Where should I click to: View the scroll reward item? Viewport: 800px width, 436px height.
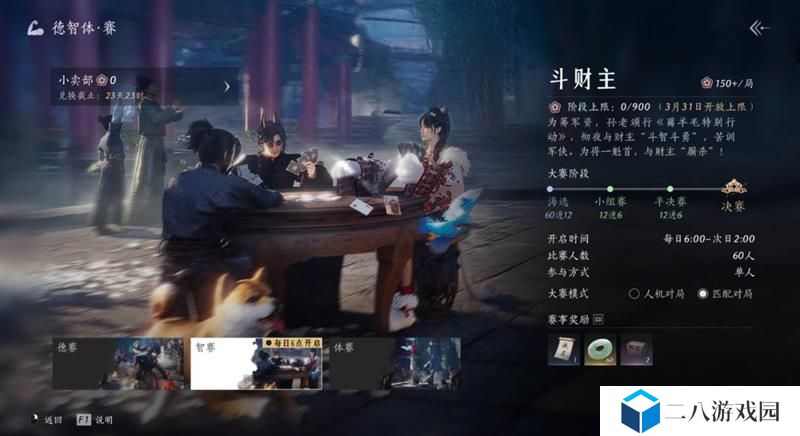click(562, 347)
